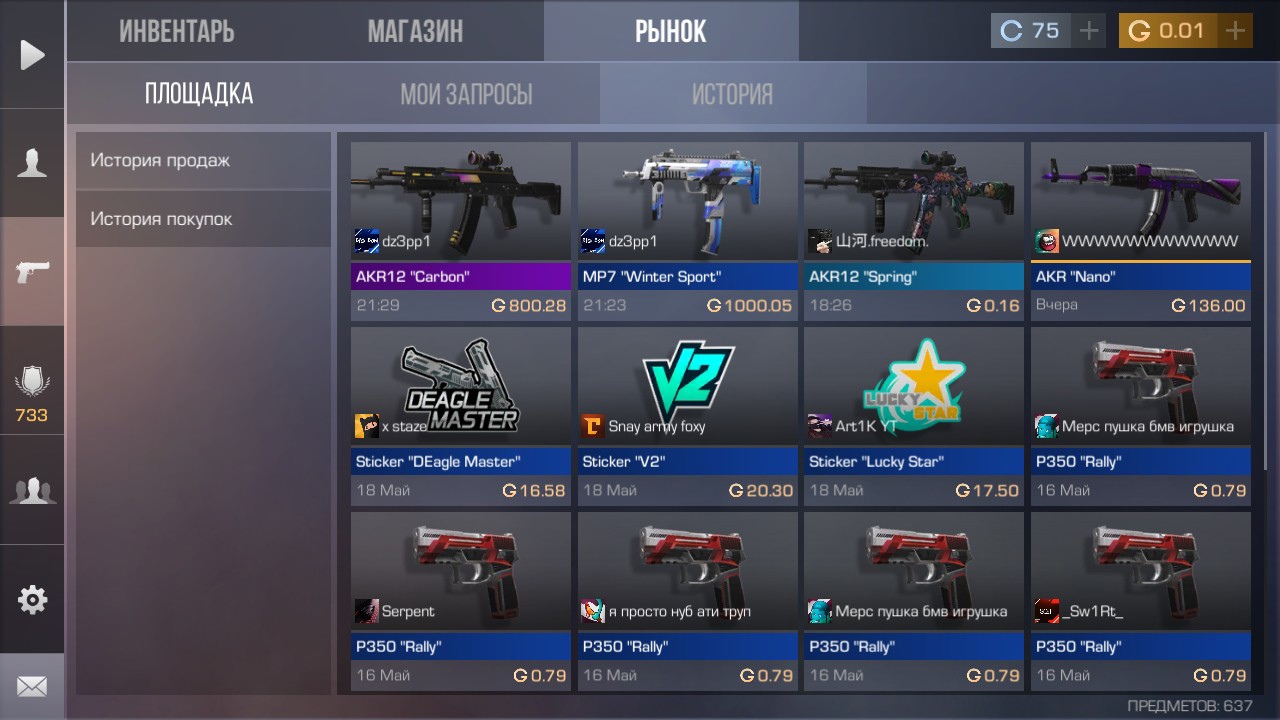This screenshot has height=720, width=1280.
Task: Add gold with the plus button
Action: click(1236, 31)
